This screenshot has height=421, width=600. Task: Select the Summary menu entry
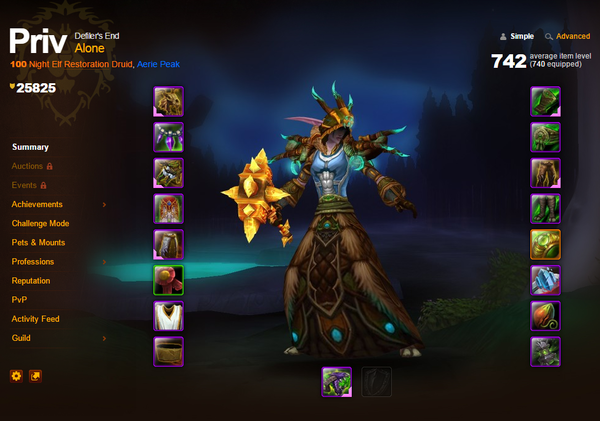[30, 147]
